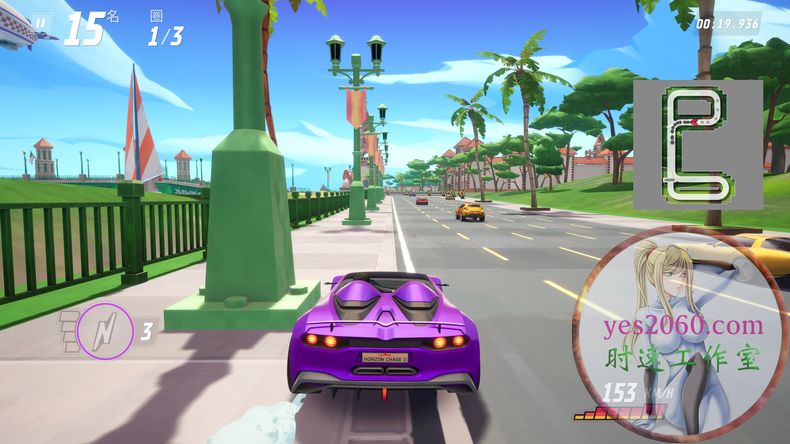Click the track layout minimap
Viewport: 790px width, 444px height.
(x=697, y=144)
